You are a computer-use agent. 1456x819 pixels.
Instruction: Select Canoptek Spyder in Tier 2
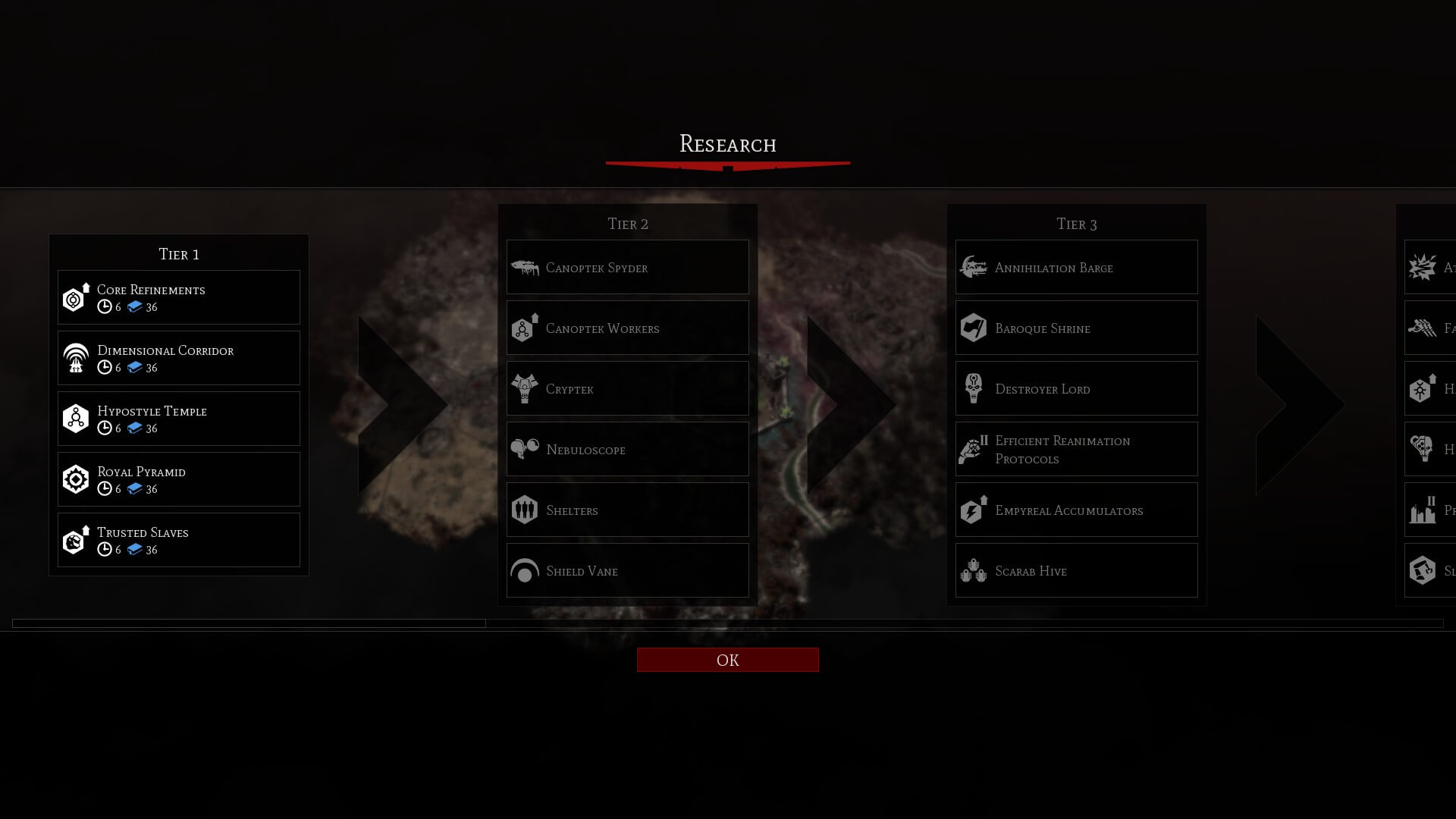coord(627,267)
